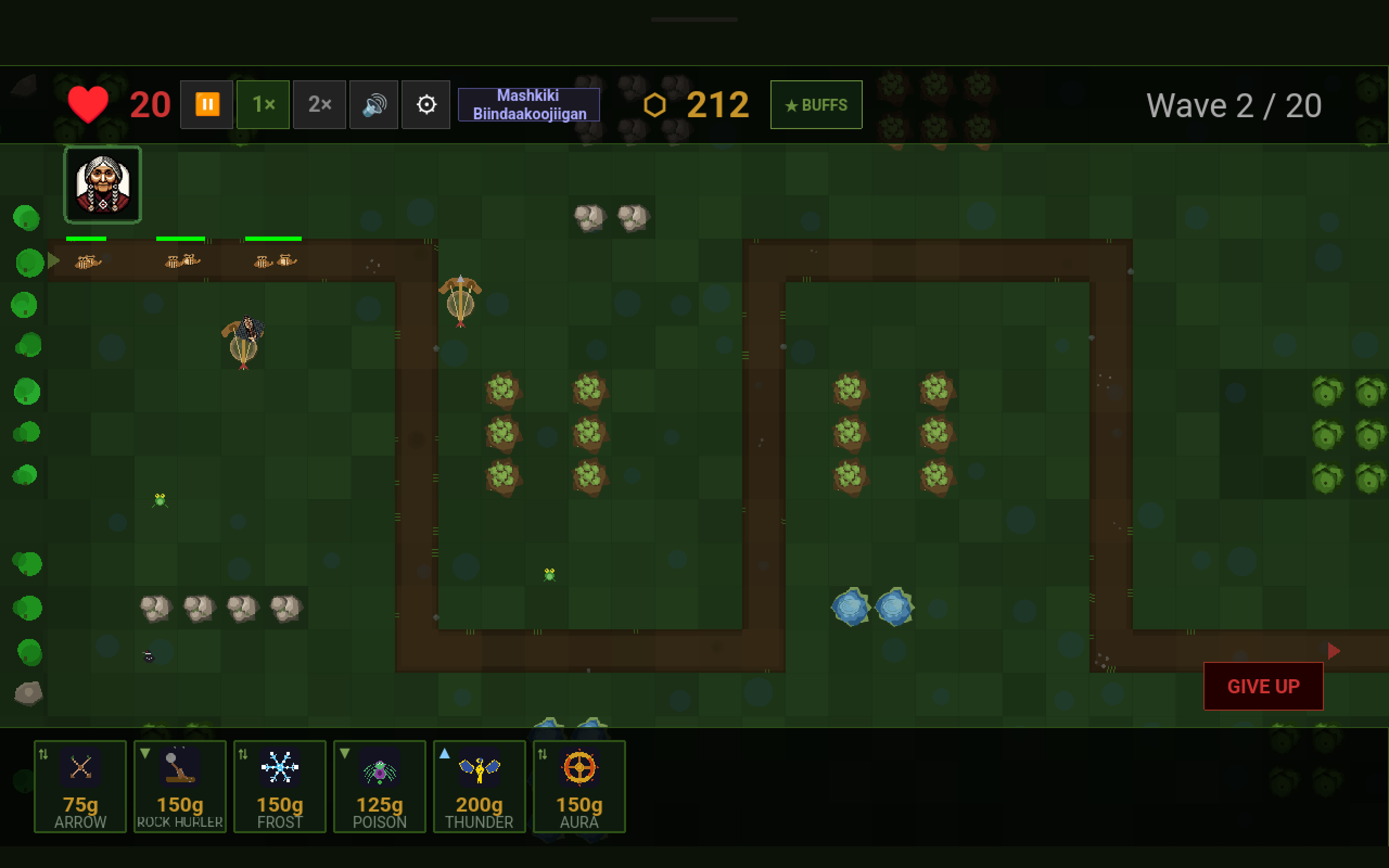Click the Wave 2 / 20 counter

[x=1234, y=105]
